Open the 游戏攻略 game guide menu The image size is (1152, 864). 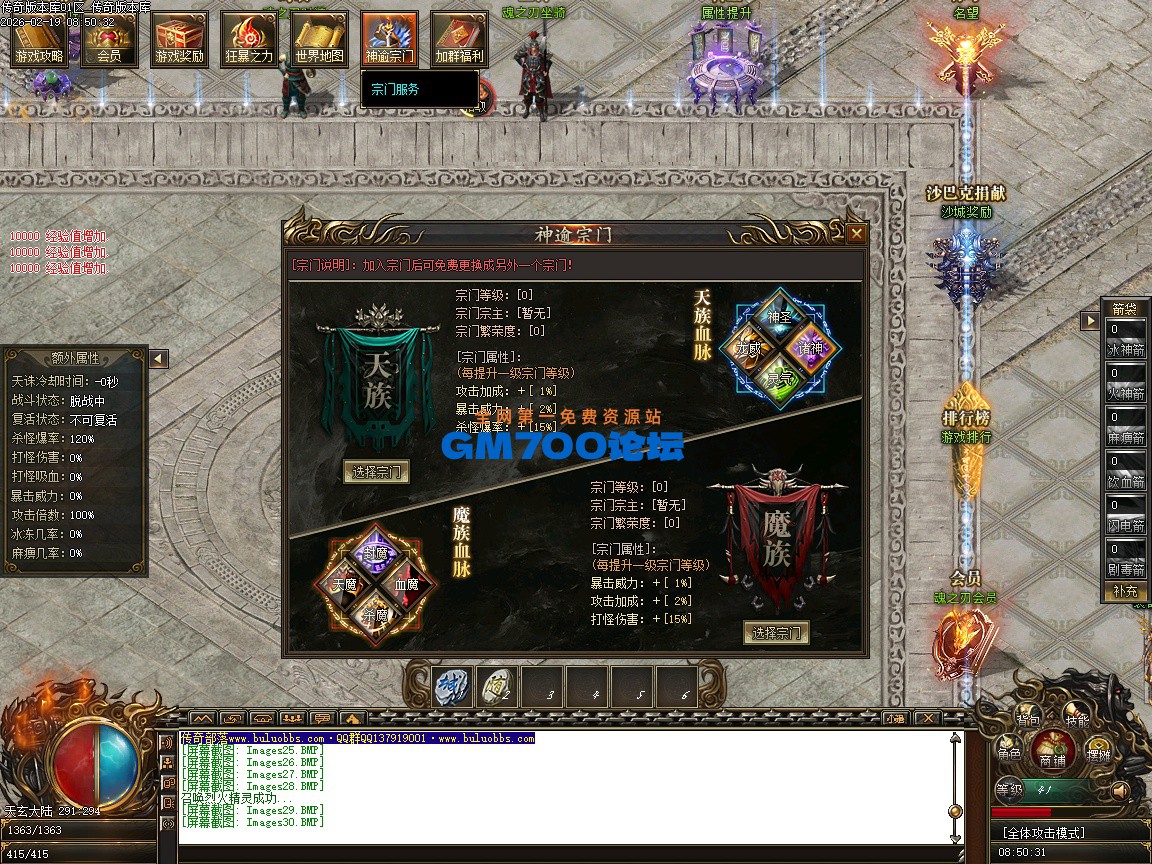pyautogui.click(x=39, y=40)
